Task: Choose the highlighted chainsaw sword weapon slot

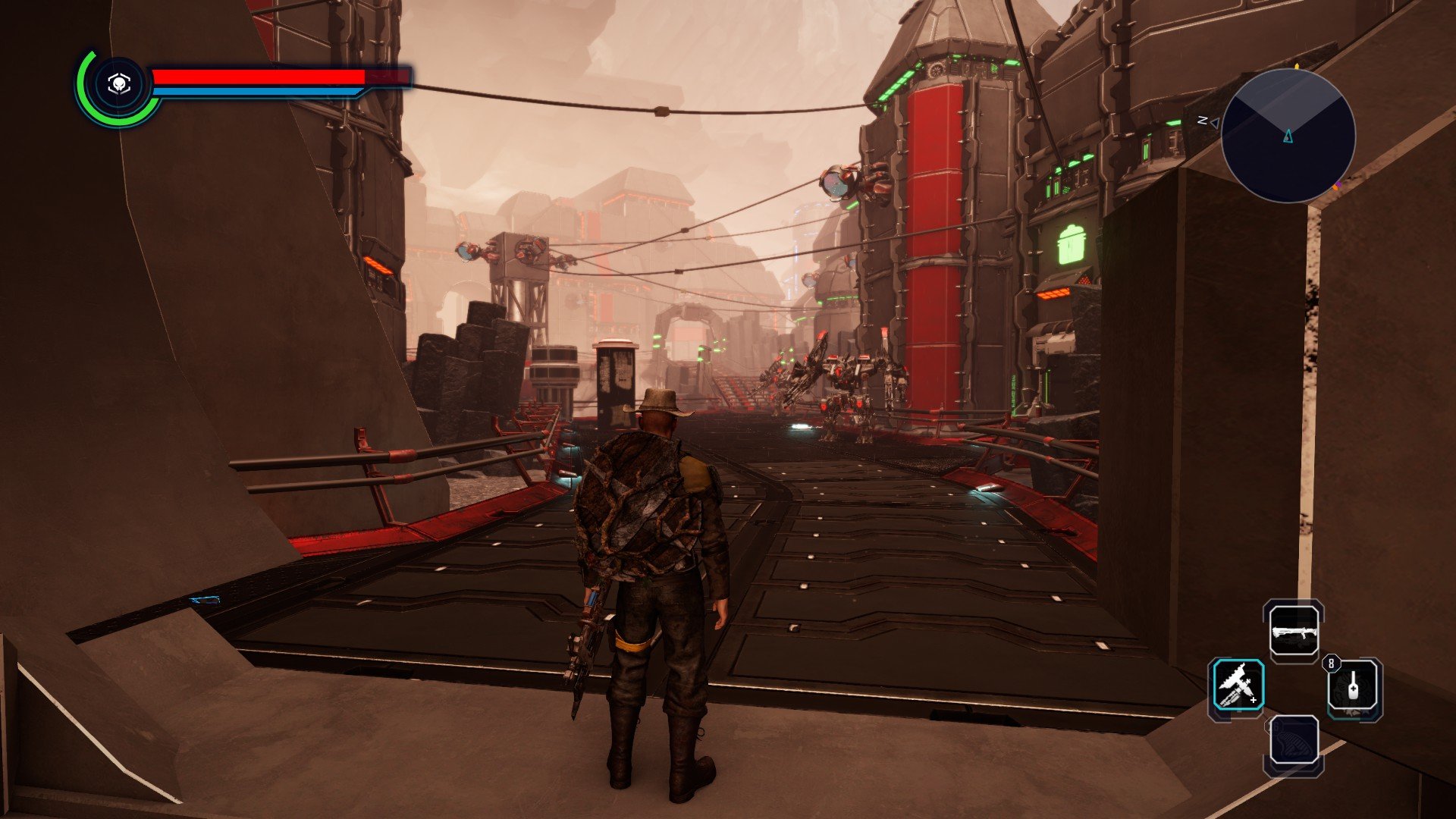Action: coord(1237,686)
